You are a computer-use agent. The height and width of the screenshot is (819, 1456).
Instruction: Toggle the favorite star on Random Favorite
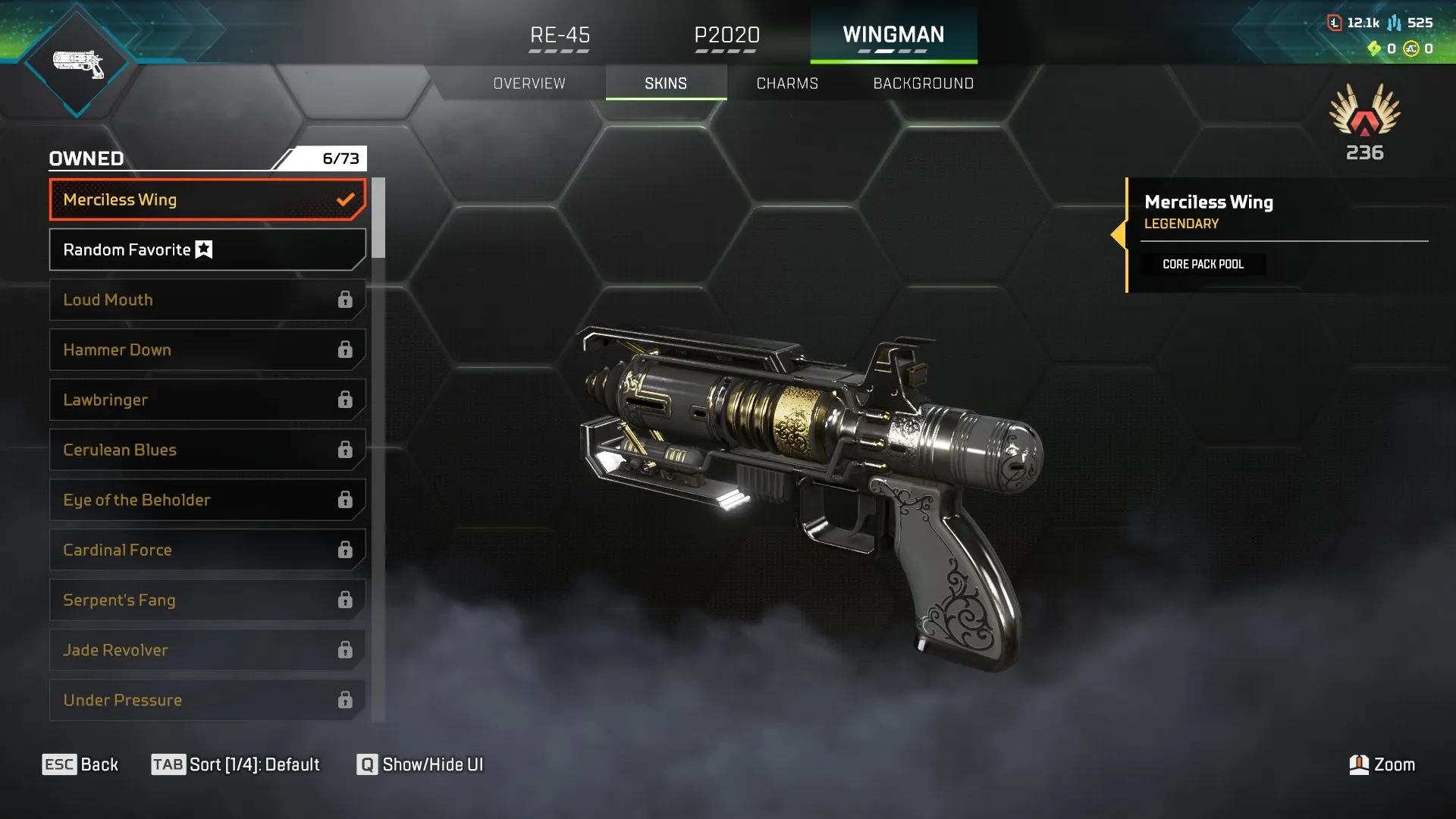coord(203,249)
